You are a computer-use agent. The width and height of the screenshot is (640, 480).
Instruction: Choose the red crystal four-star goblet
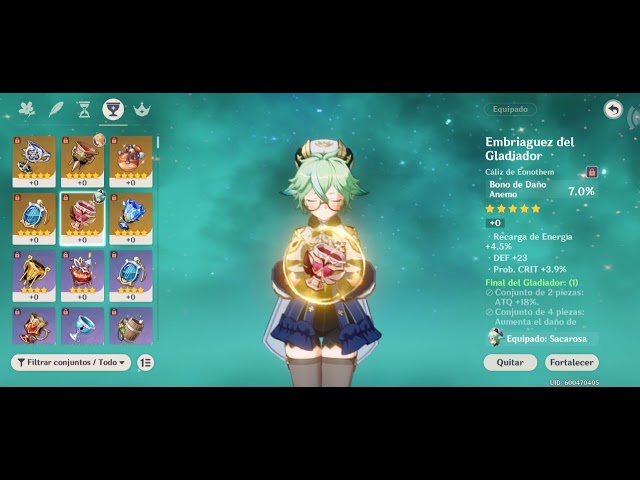click(x=82, y=274)
